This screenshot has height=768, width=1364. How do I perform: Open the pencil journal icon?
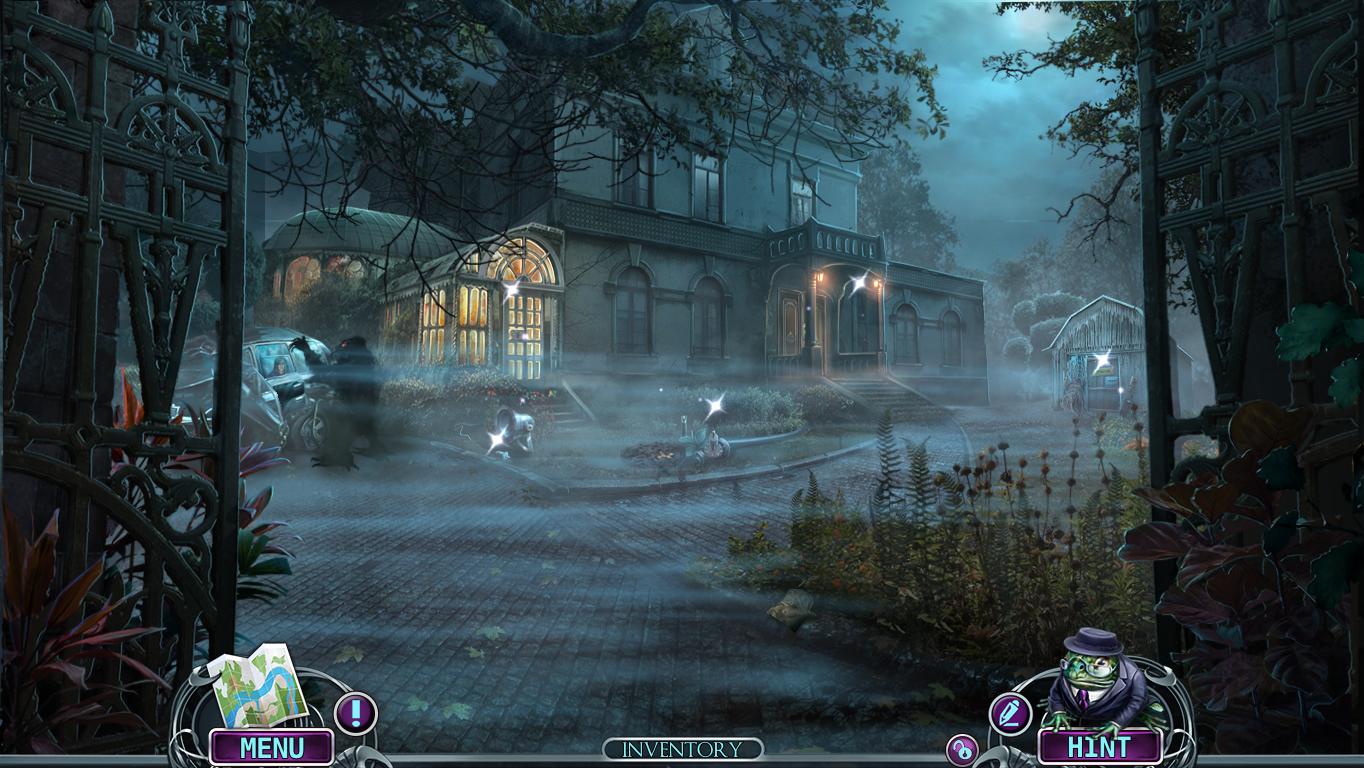tap(1010, 713)
